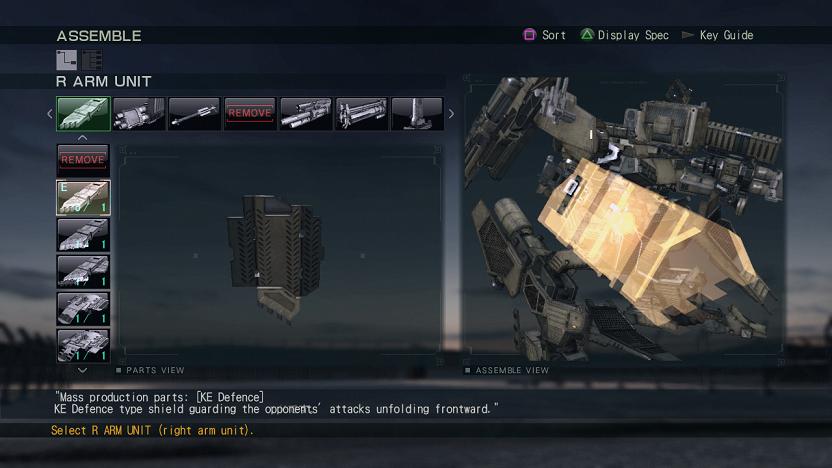Select the equipped shield marked with E
The image size is (832, 468).
tap(83, 198)
